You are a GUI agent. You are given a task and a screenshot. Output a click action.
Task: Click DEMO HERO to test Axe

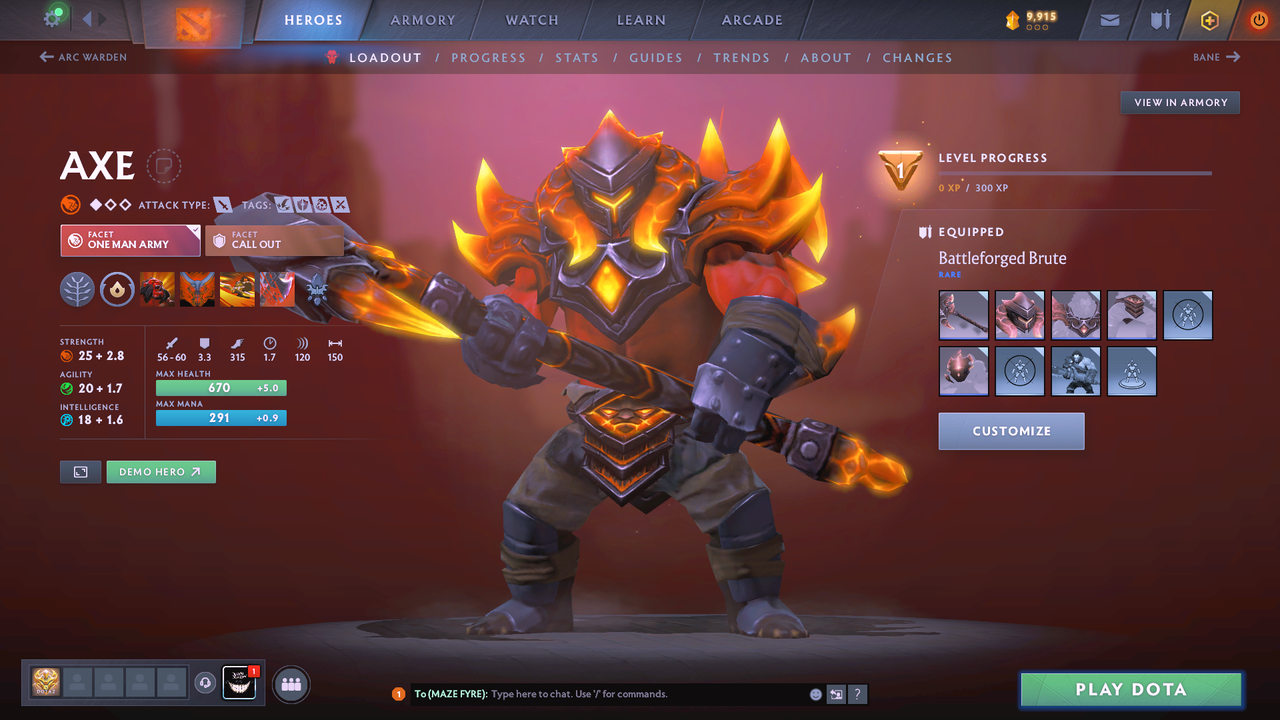pyautogui.click(x=160, y=471)
